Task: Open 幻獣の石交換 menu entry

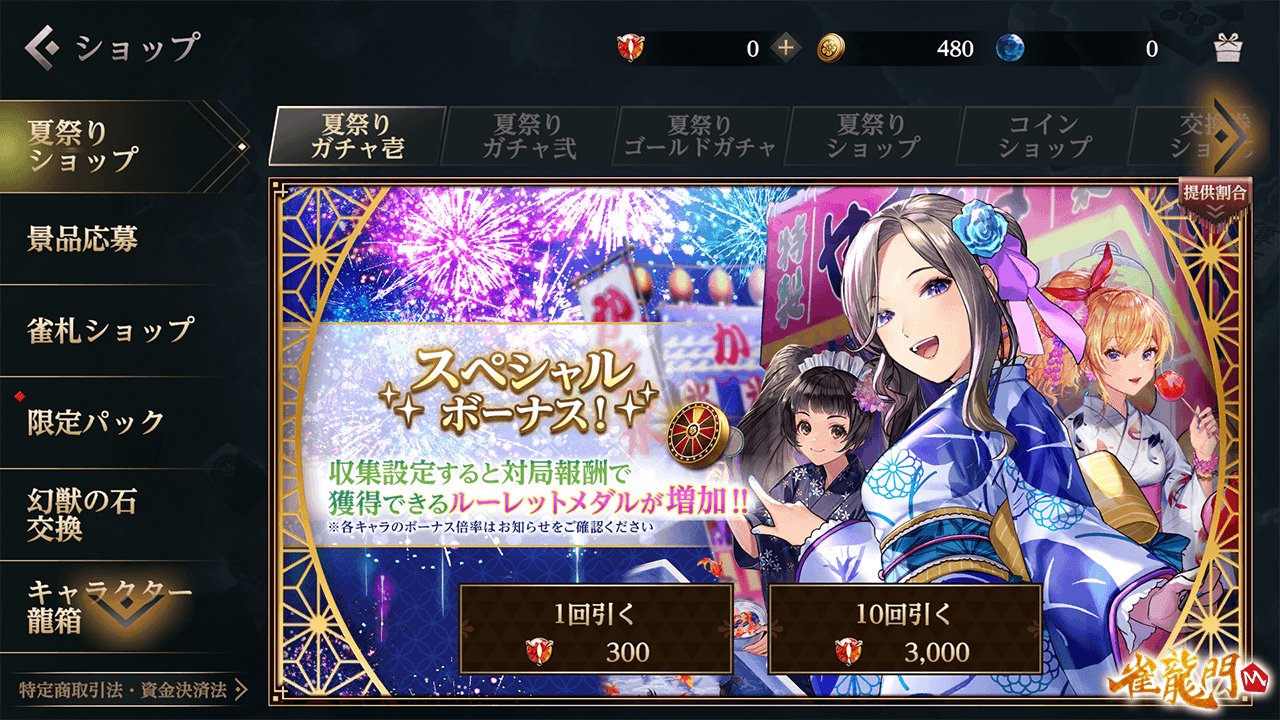Action: click(x=110, y=514)
